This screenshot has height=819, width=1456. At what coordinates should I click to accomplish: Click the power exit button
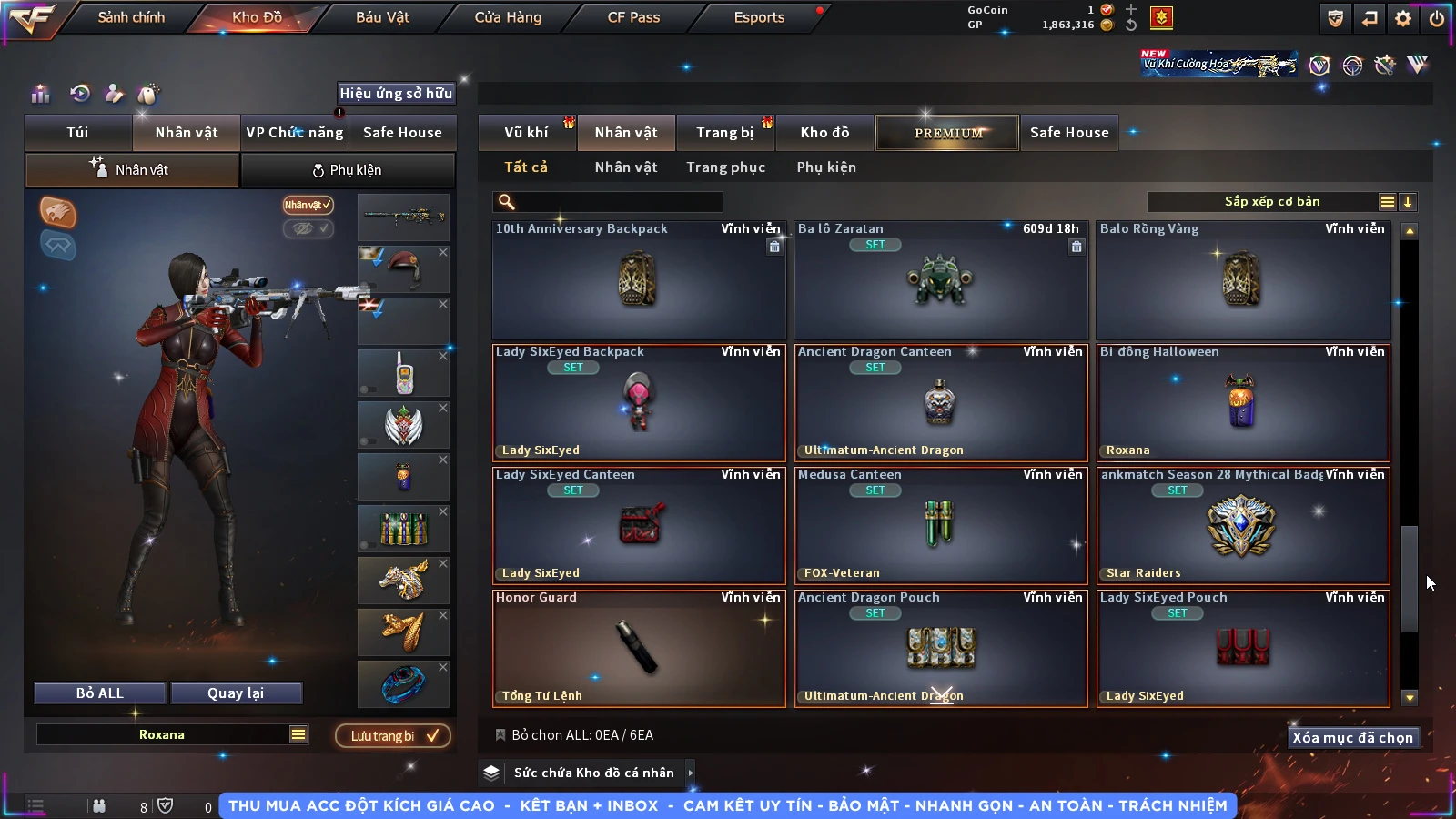coord(1436,18)
